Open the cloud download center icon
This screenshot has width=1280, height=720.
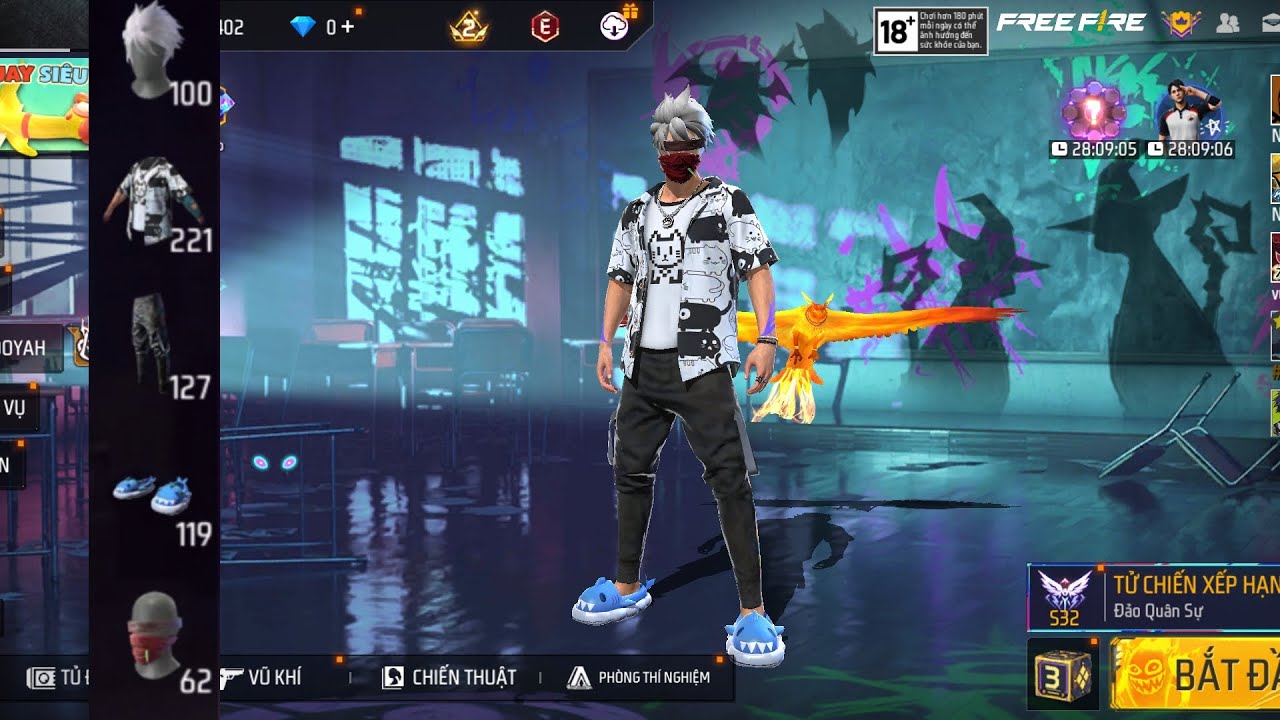point(615,27)
